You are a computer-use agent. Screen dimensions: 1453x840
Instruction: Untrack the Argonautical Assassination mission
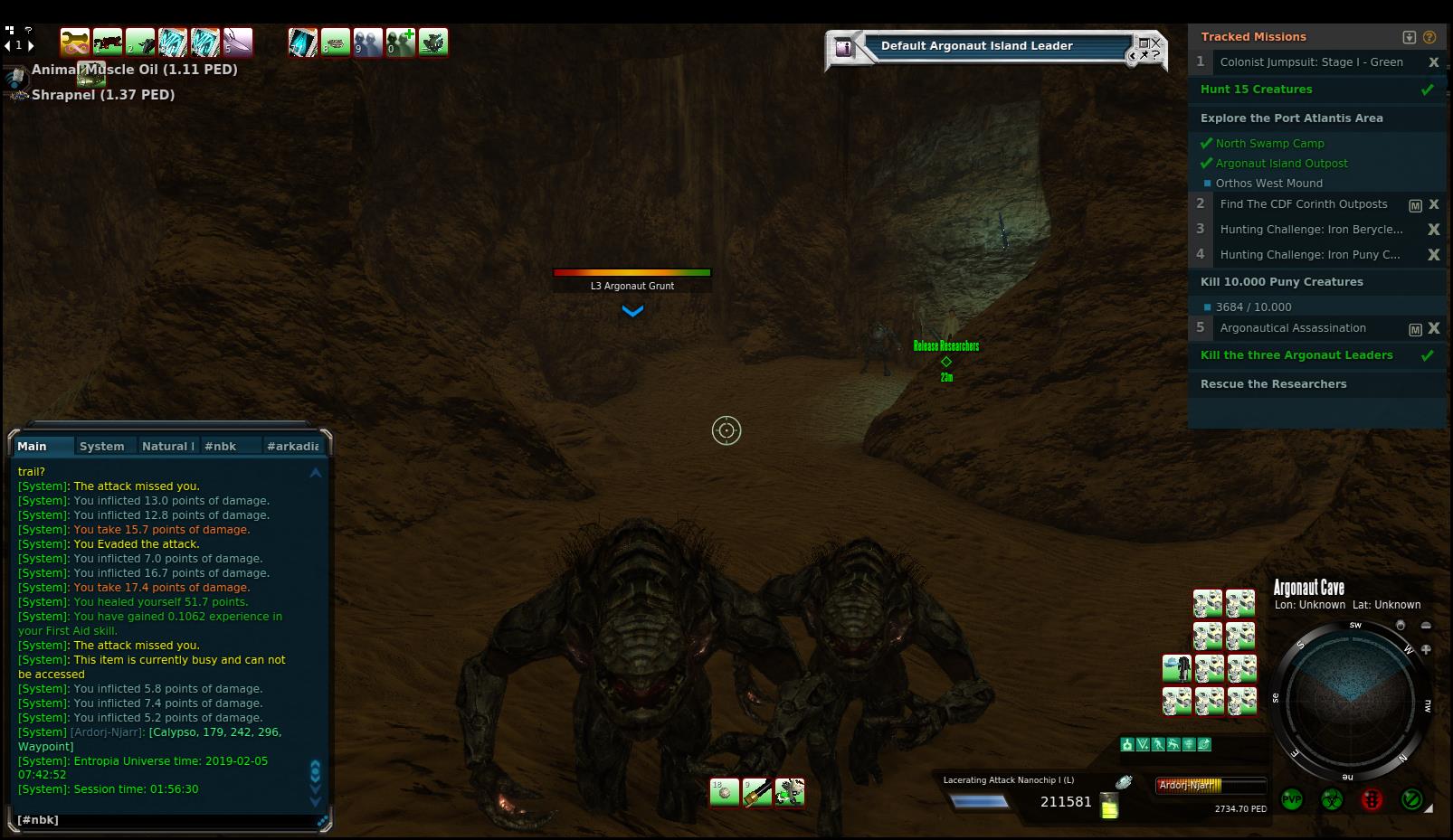pos(1433,328)
